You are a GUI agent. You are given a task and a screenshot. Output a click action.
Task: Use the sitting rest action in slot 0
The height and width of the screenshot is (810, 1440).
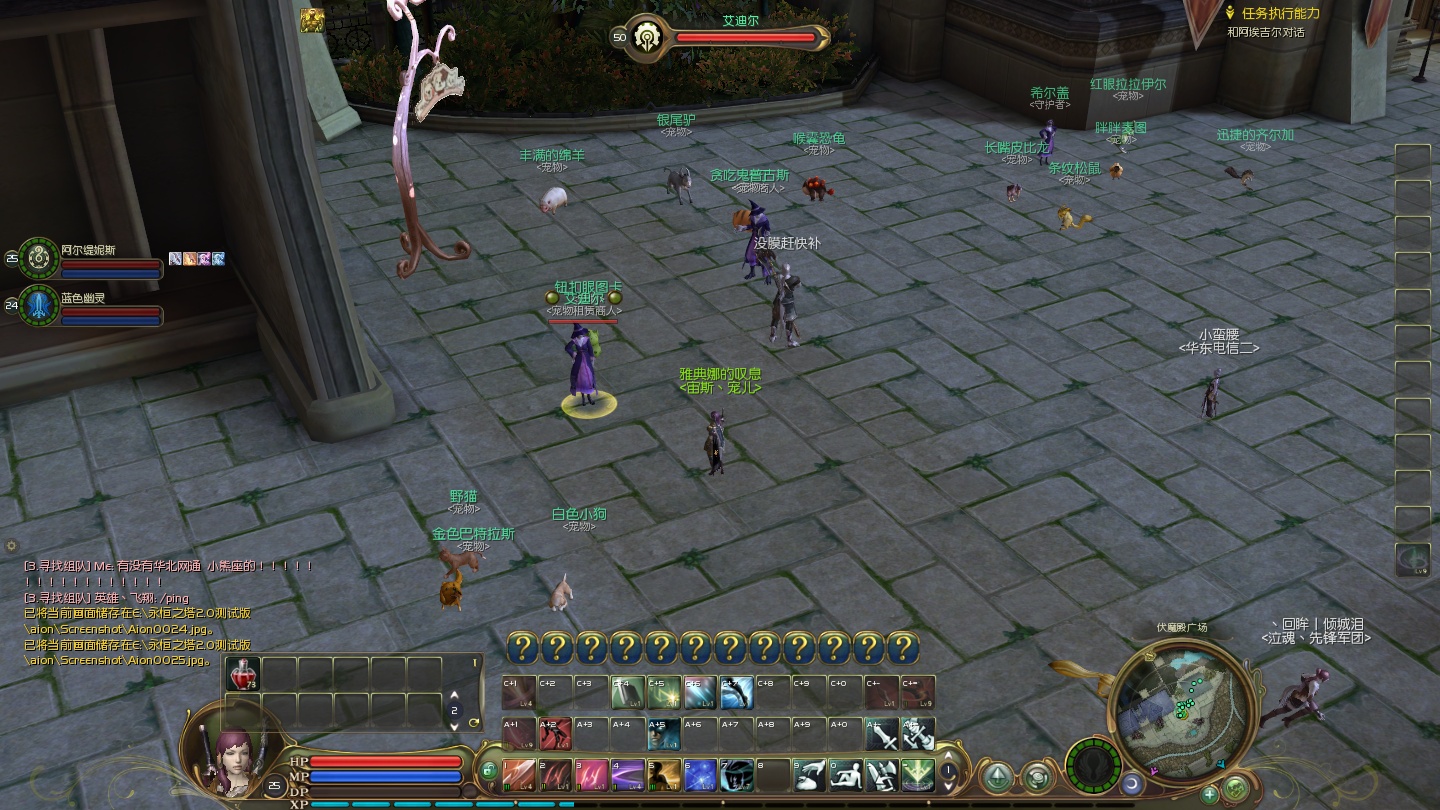click(x=846, y=774)
